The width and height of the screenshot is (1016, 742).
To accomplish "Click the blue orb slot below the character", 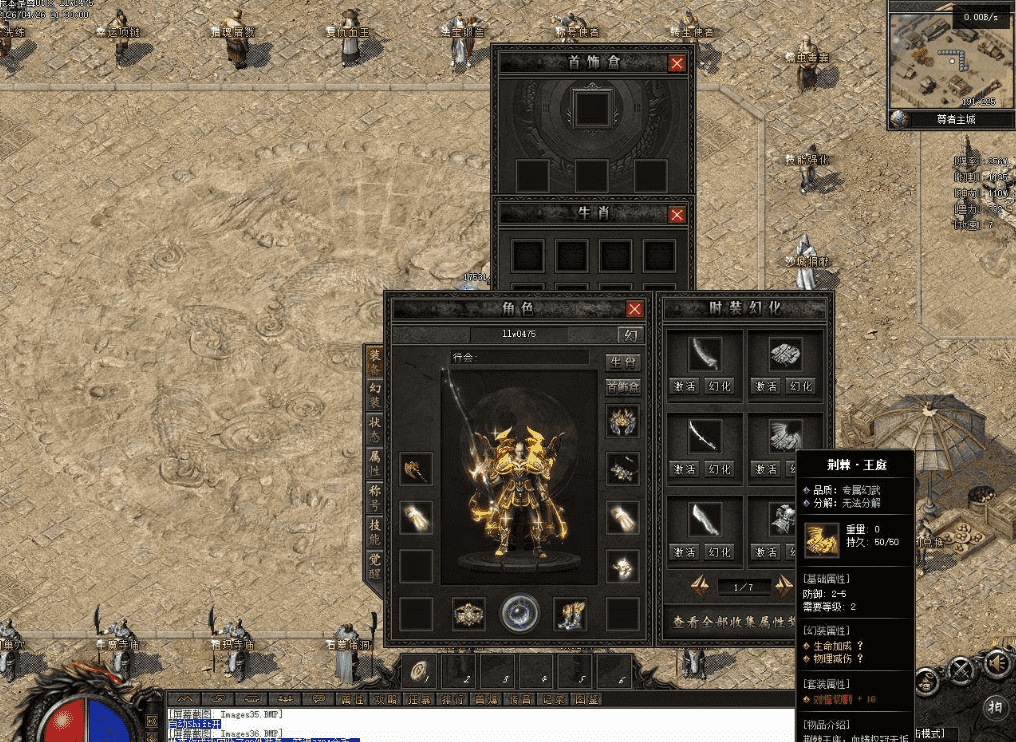I will pos(520,613).
